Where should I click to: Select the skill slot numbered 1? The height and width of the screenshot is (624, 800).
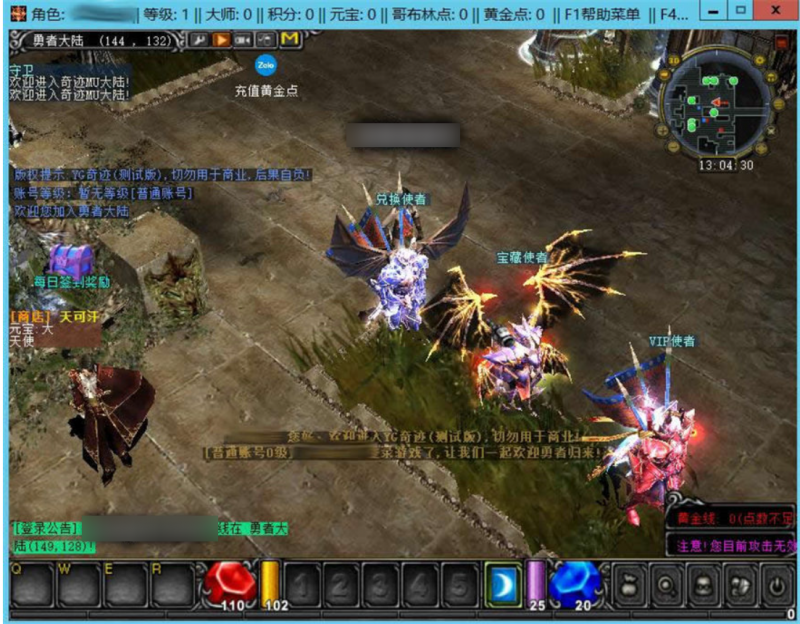(x=306, y=584)
